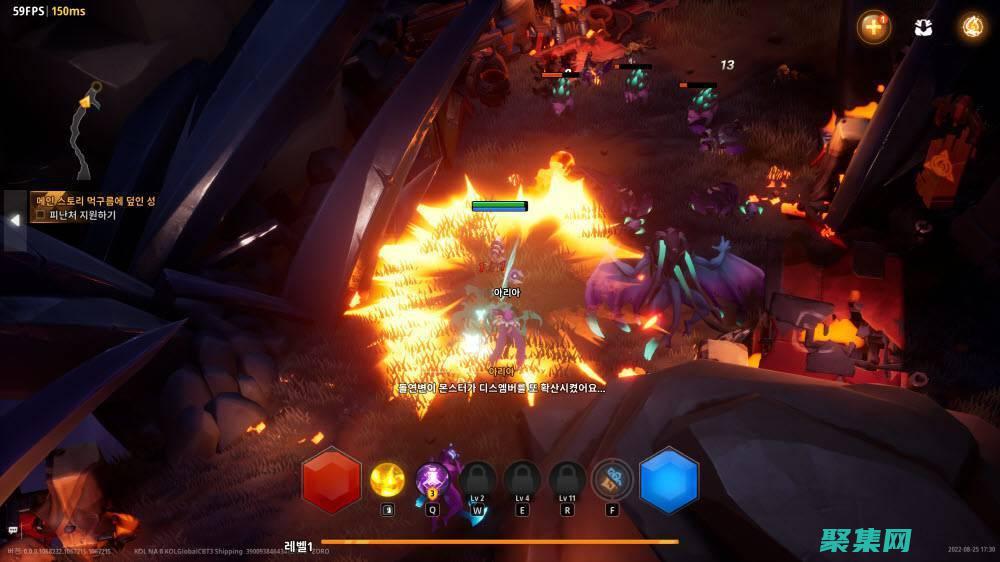Use the red hexagon health potion
This screenshot has width=1000, height=562.
coord(331,480)
